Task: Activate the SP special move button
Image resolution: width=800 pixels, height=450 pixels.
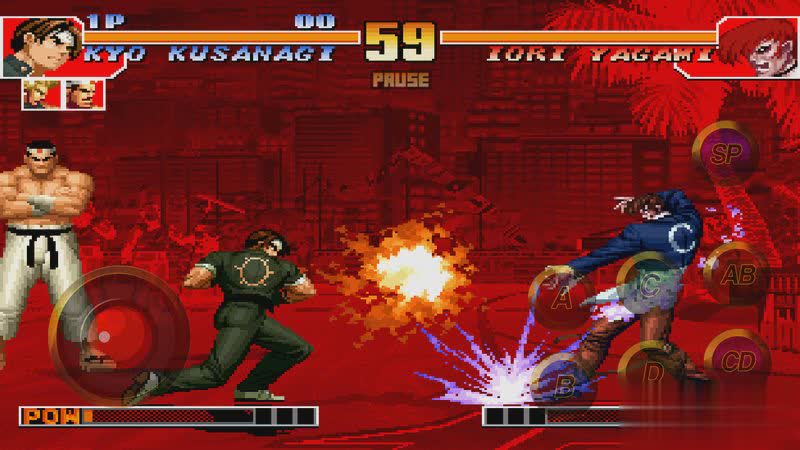Action: point(723,153)
